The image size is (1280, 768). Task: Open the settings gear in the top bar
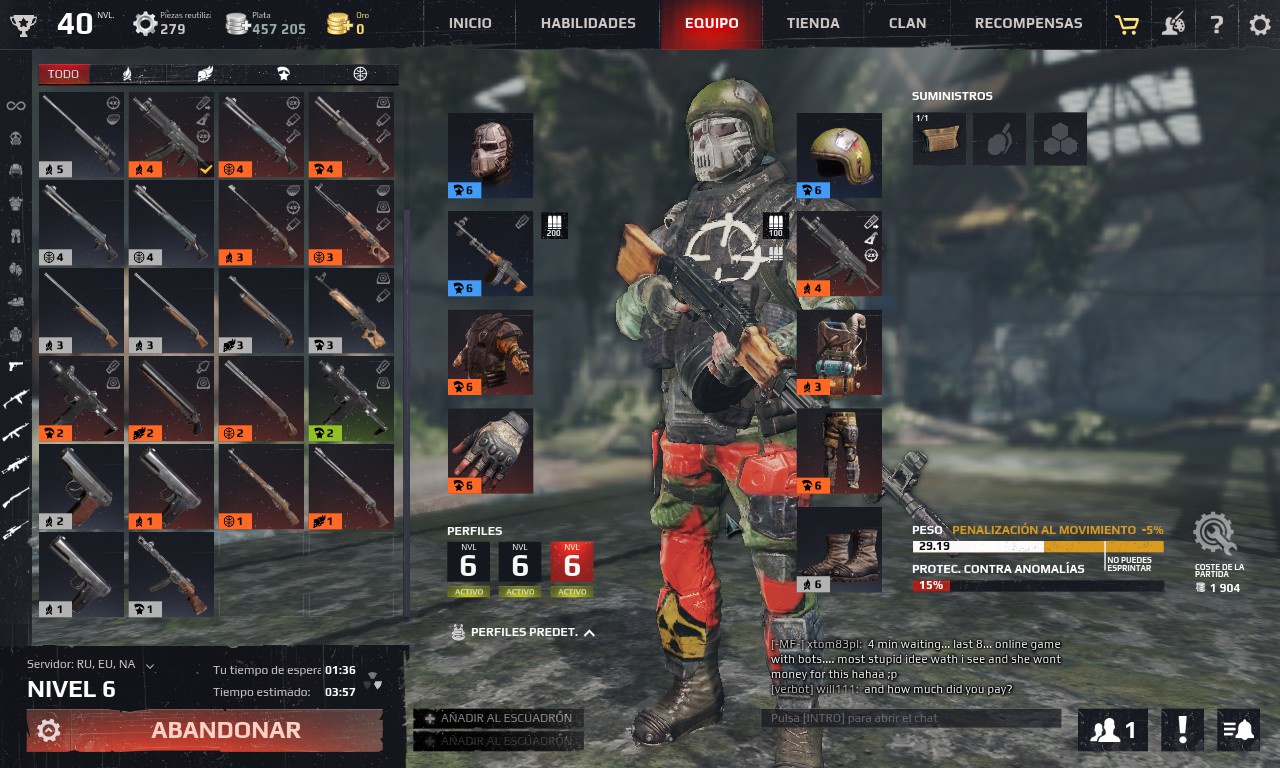tap(1259, 25)
